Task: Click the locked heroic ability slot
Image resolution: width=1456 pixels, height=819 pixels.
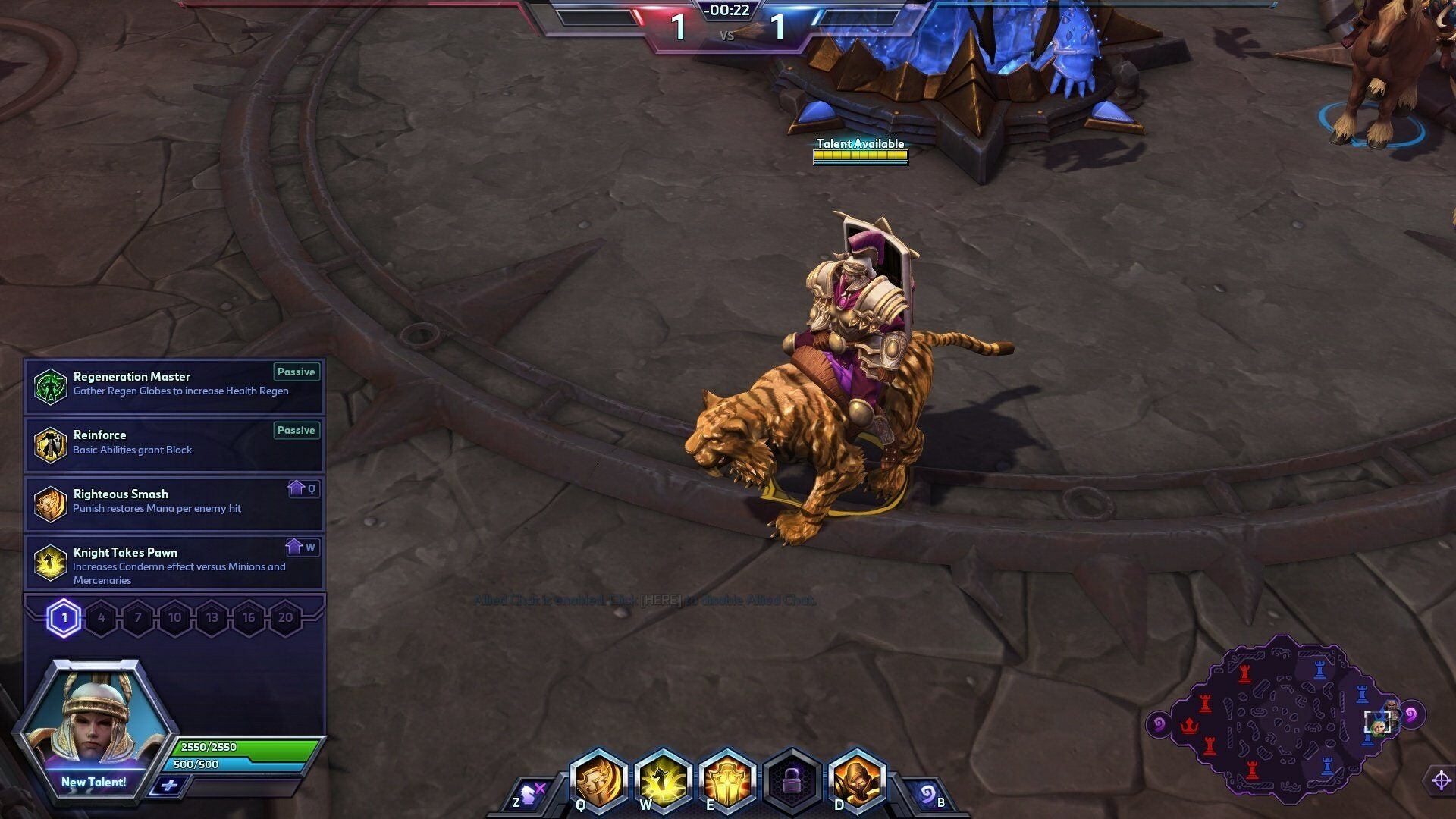Action: pos(792,781)
